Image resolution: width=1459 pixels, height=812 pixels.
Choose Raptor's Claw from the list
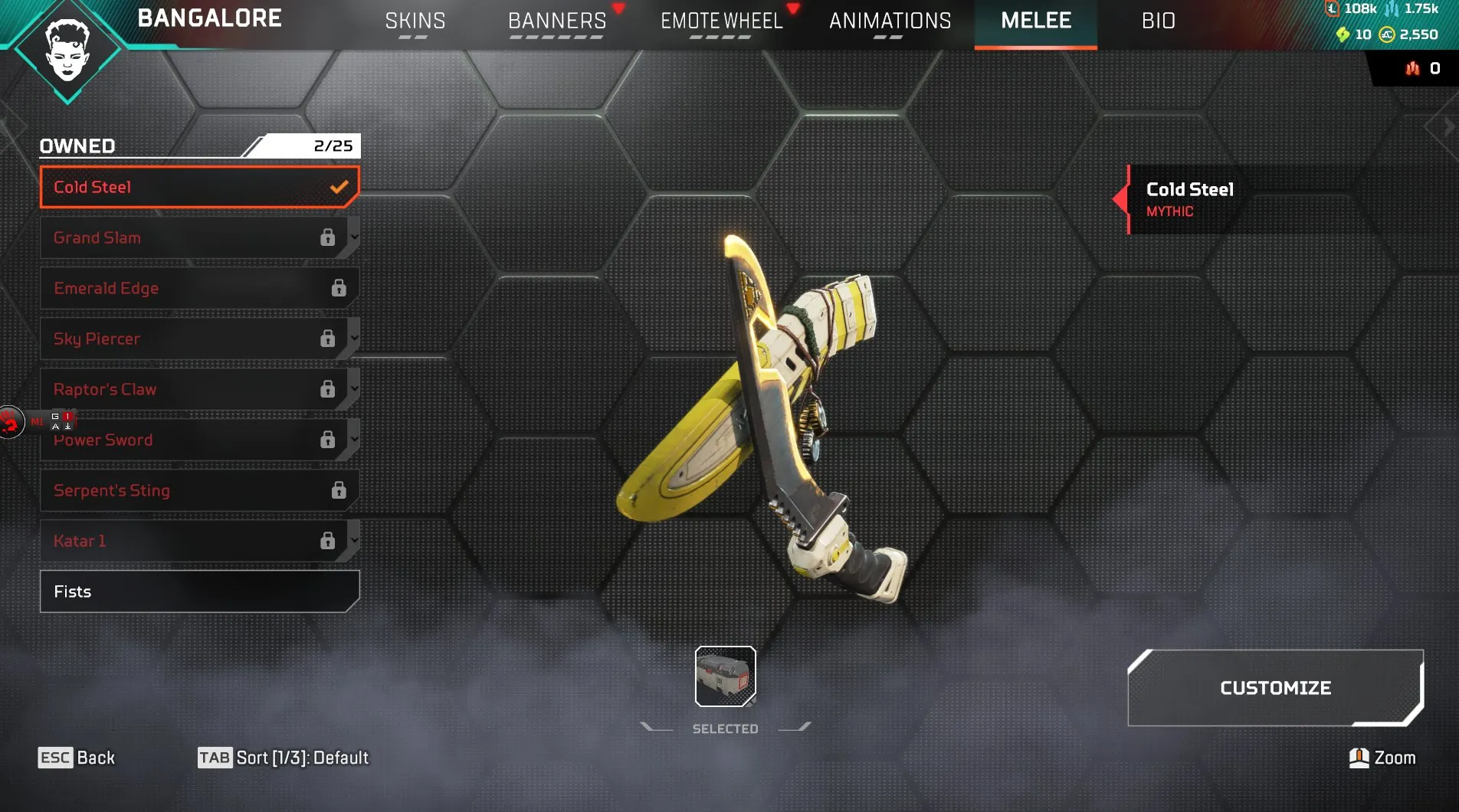[x=192, y=389]
